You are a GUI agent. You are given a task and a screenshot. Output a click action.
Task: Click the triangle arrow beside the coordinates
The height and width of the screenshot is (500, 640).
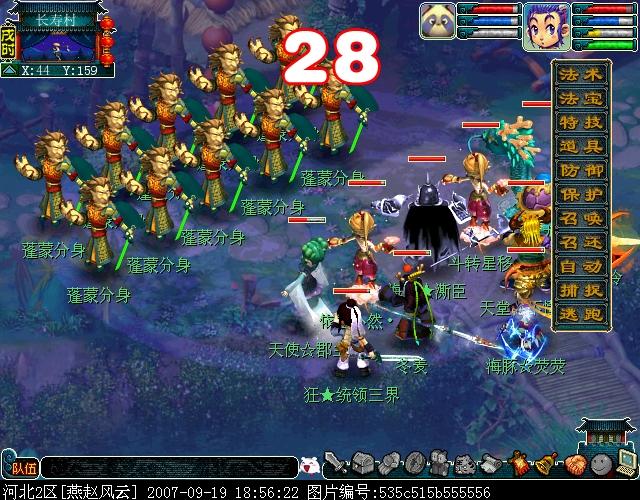9,71
